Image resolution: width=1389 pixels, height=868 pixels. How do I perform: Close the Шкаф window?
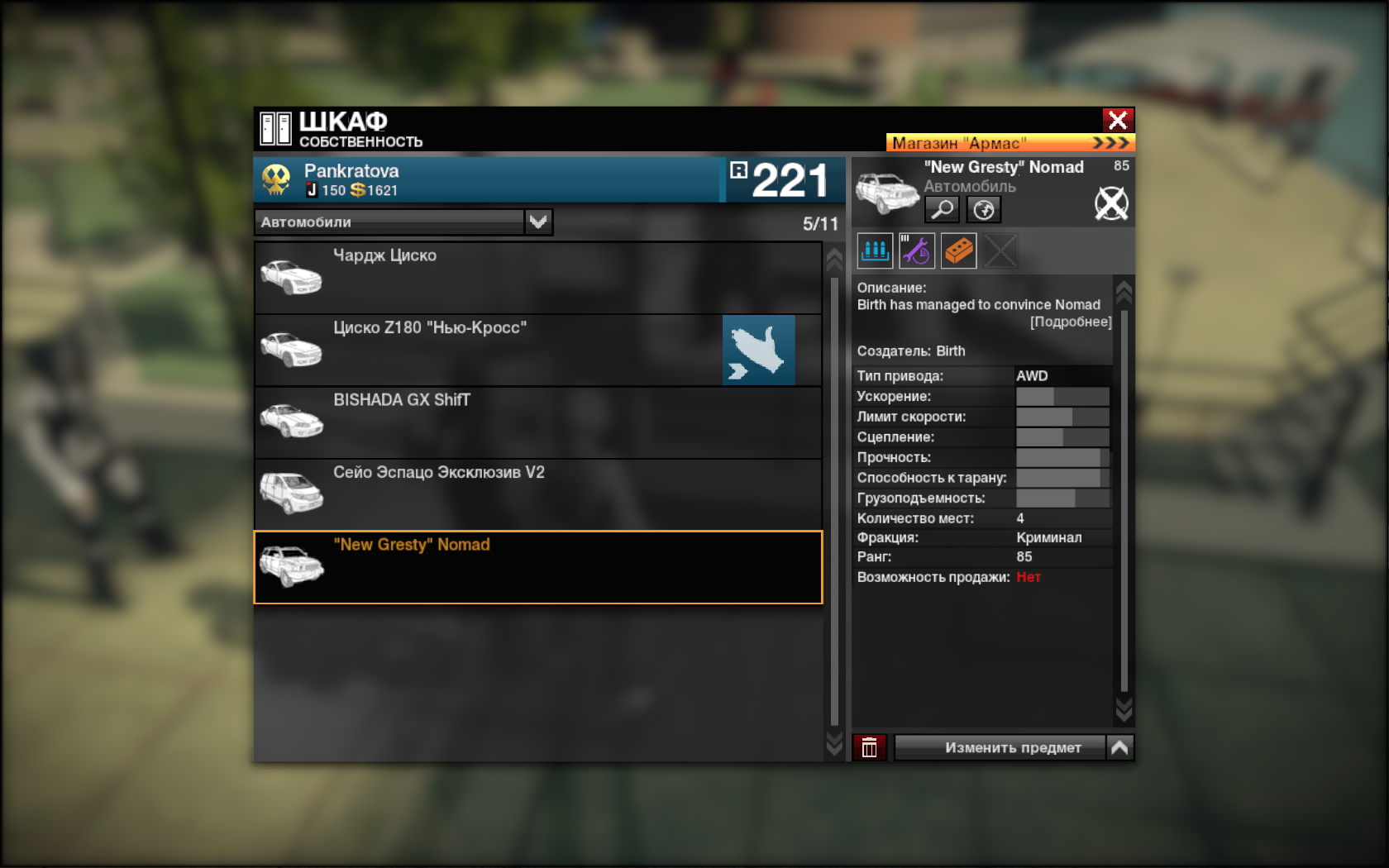pos(1118,121)
